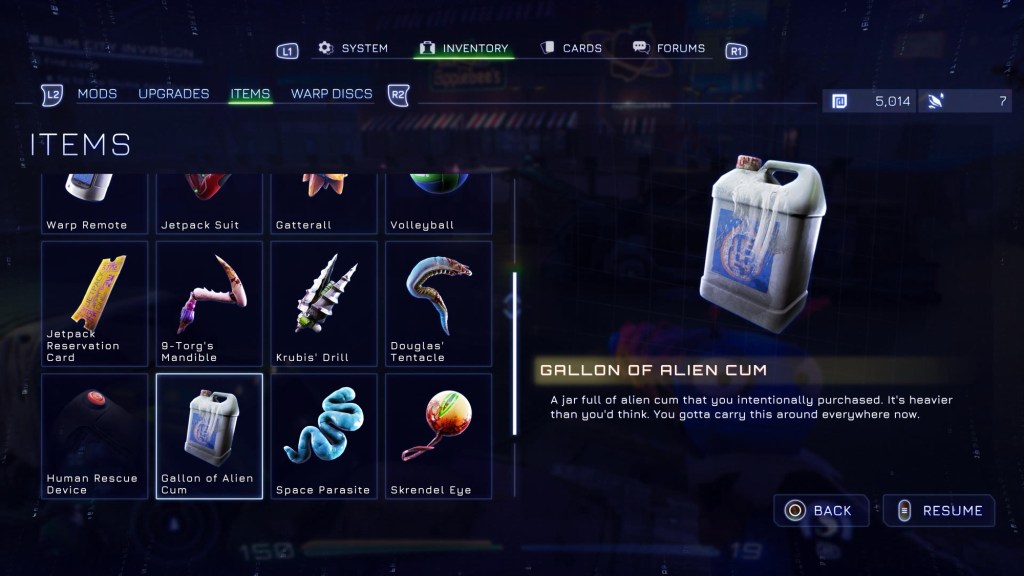Viewport: 1024px width, 576px height.
Task: Click the Resume button
Action: (x=939, y=511)
